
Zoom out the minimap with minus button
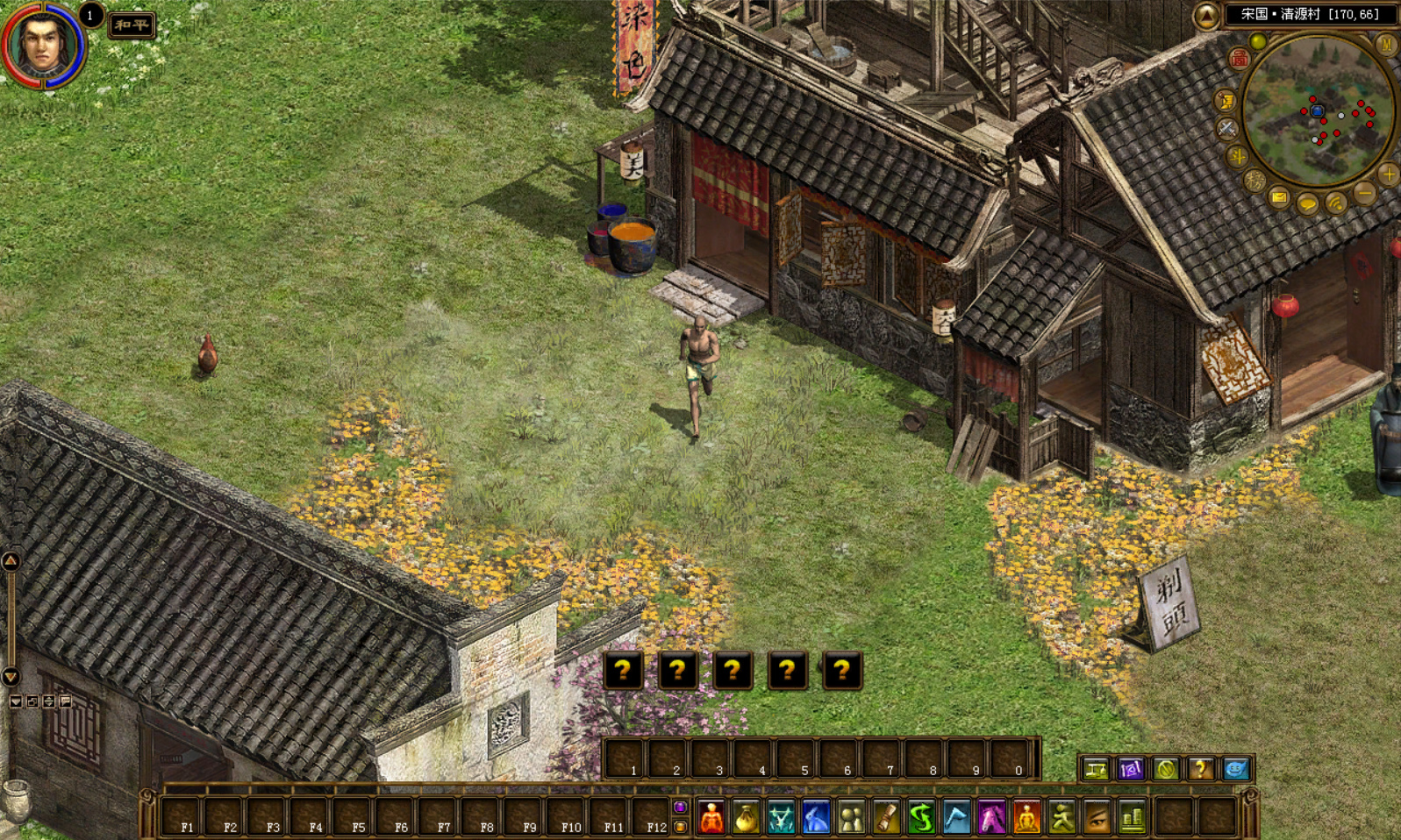coord(1364,193)
